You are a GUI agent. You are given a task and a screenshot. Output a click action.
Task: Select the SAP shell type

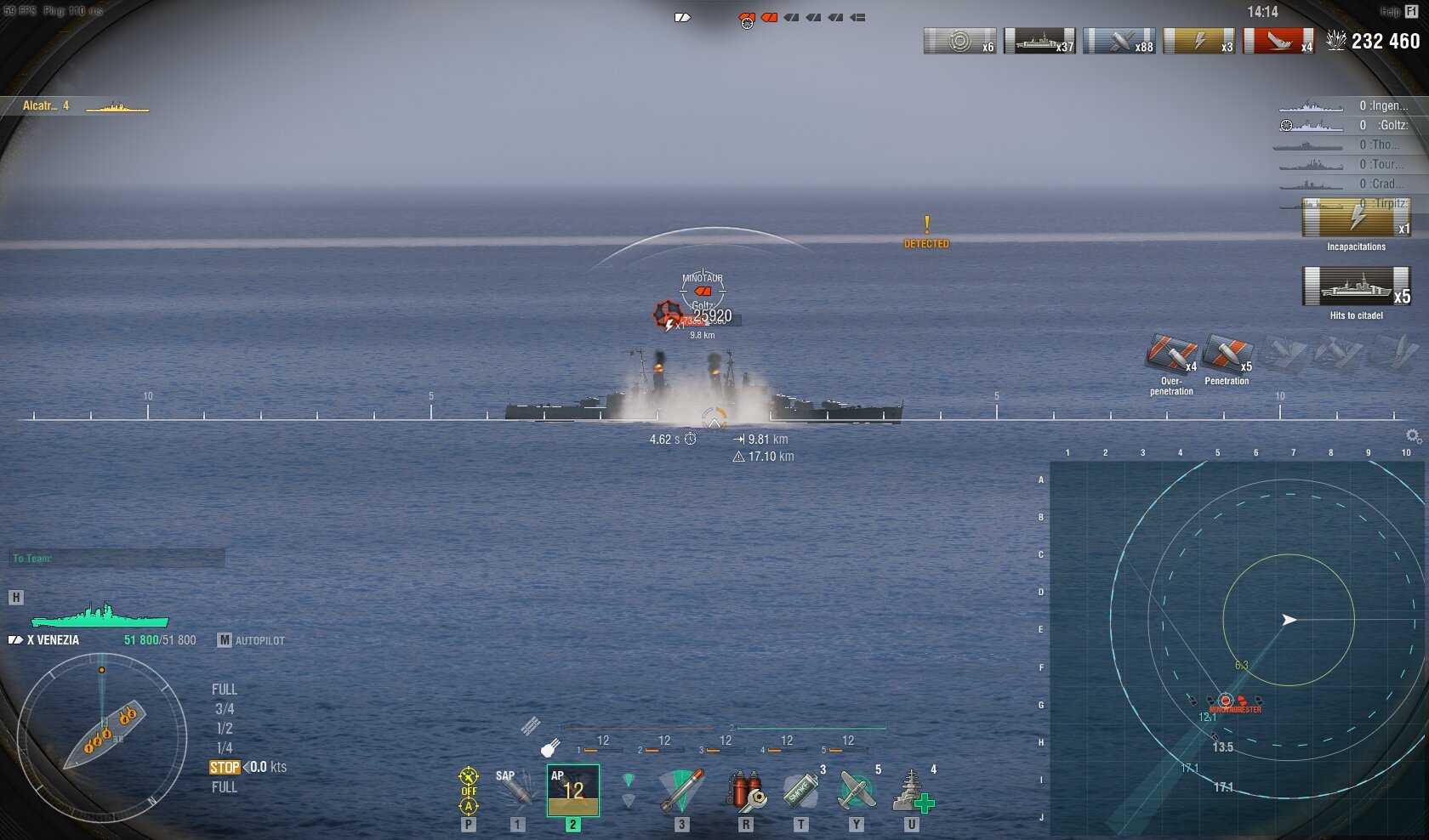tap(515, 791)
